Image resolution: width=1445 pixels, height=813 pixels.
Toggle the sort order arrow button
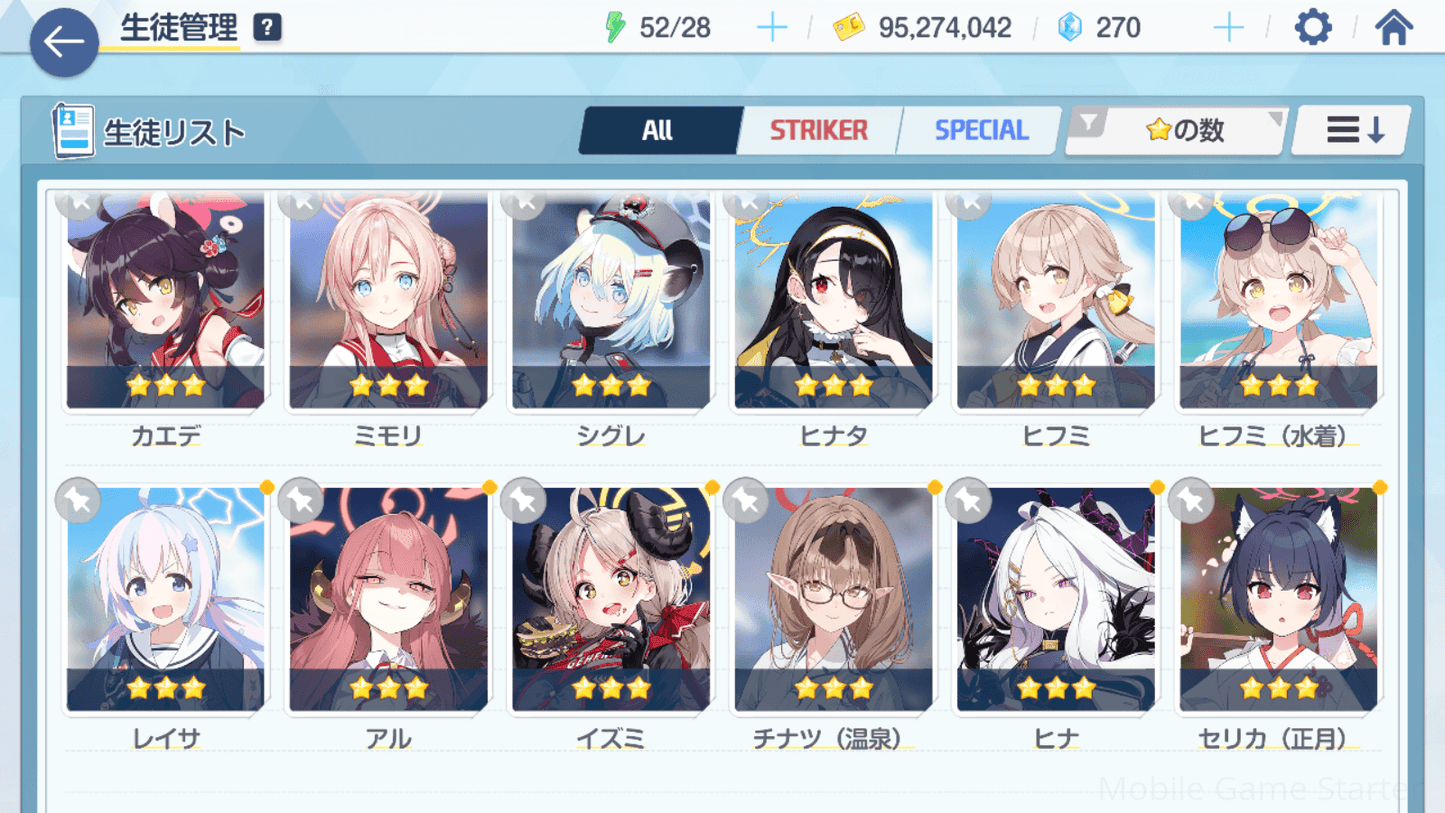1353,130
